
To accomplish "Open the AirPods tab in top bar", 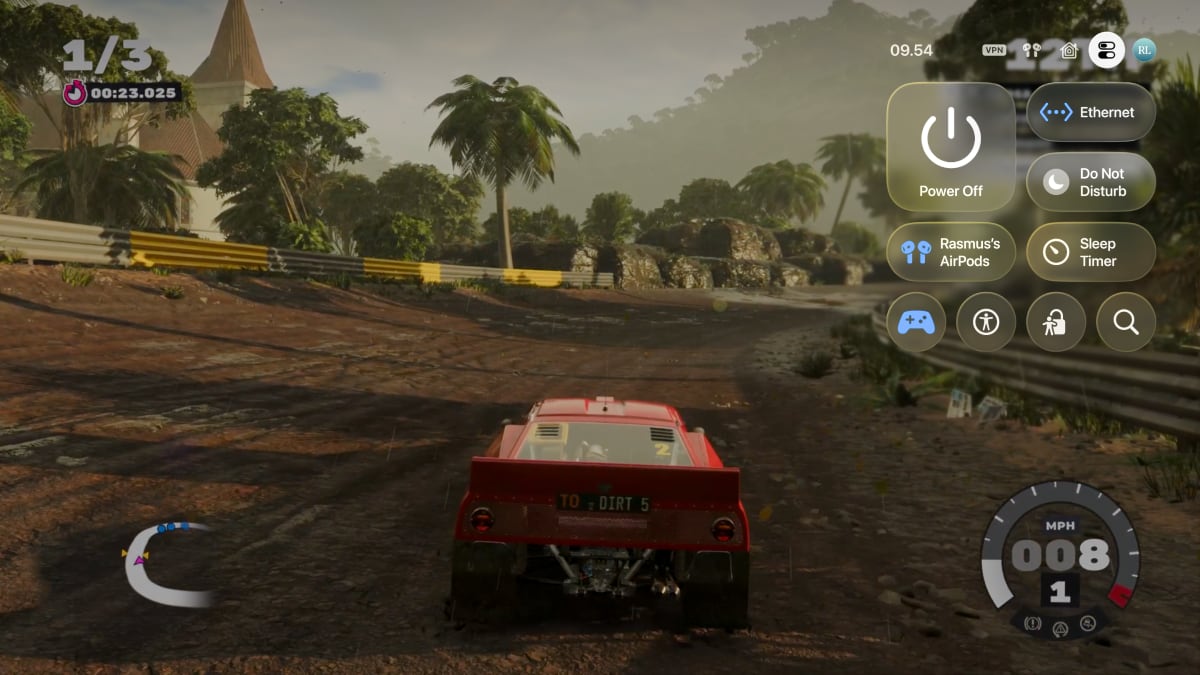I will tap(1033, 50).
